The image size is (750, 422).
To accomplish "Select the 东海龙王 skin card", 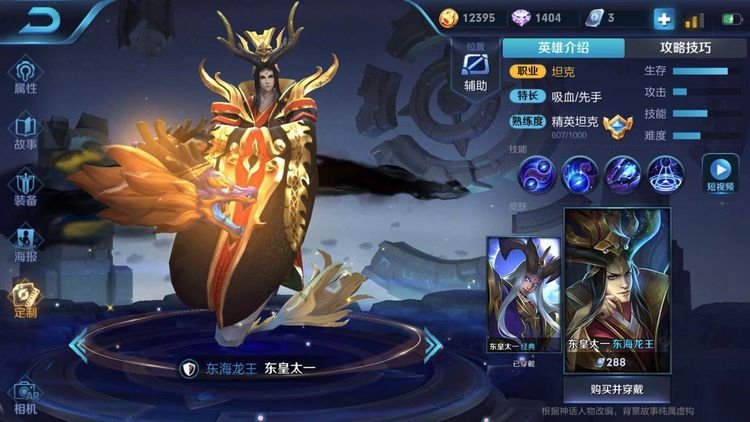I will coord(617,290).
